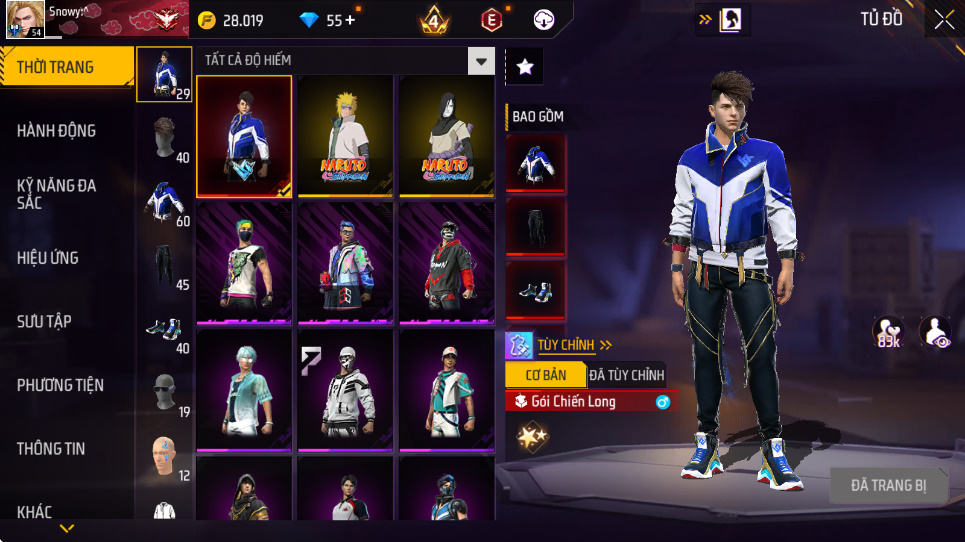Close the wardrobe screen with X
Image resolution: width=965 pixels, height=542 pixels.
coord(943,19)
